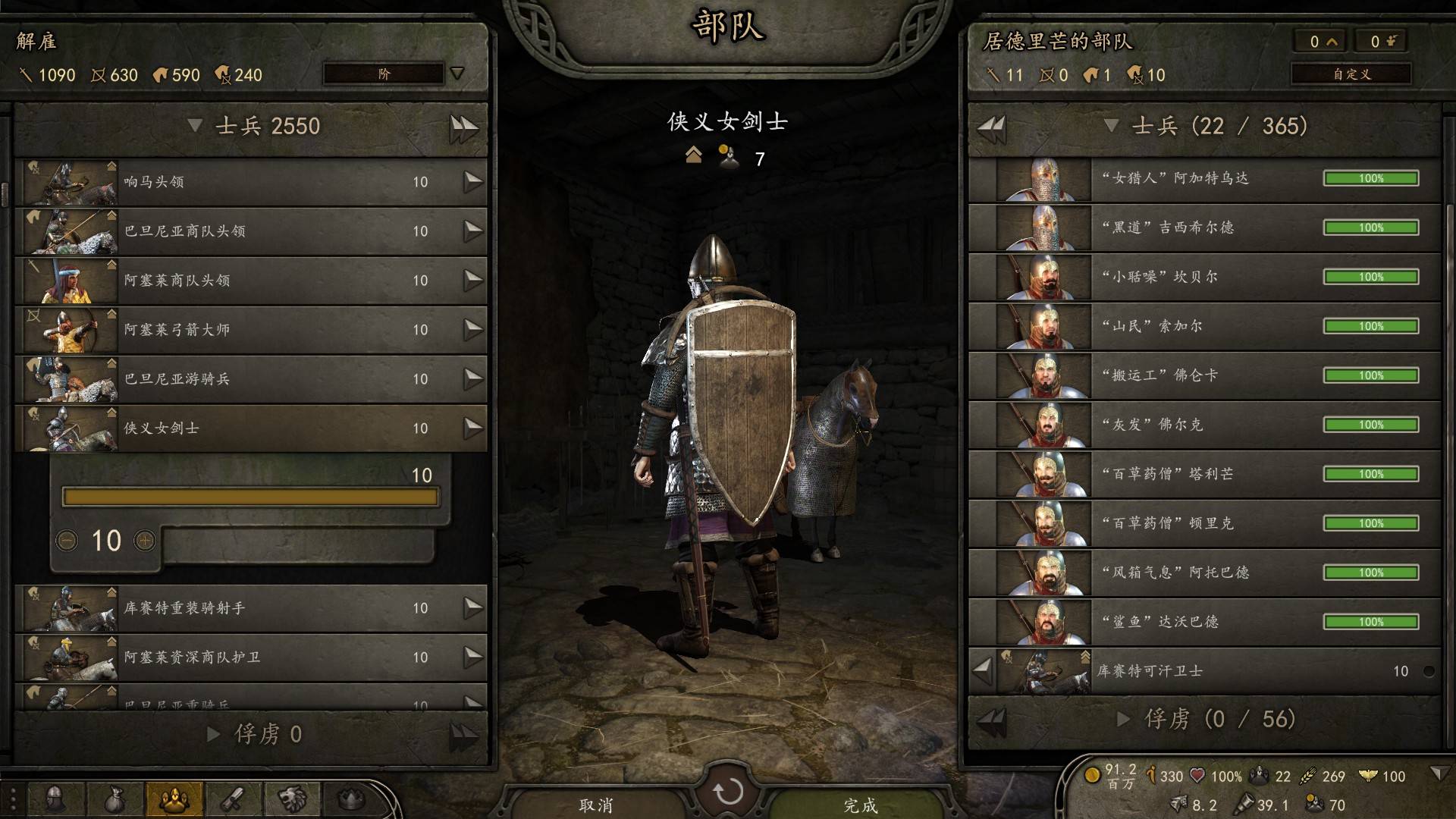
Task: Open the inventory bag tab
Action: [115, 799]
